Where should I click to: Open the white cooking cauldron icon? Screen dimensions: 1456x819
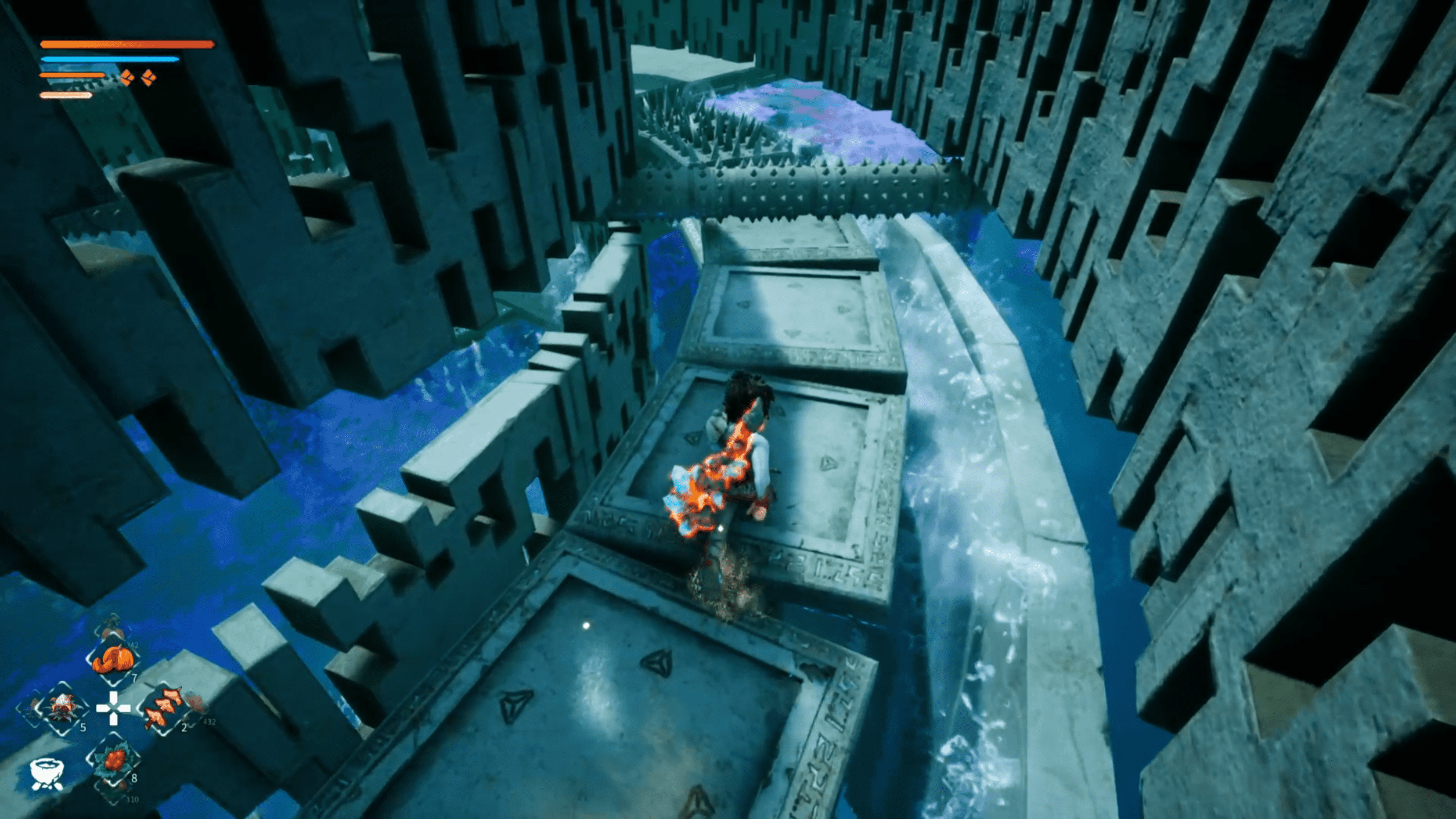pos(46,774)
